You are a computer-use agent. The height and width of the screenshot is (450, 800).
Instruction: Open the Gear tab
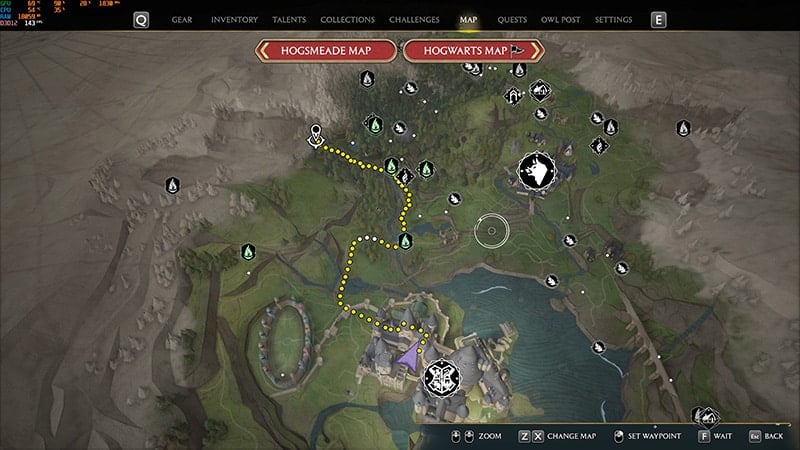pyautogui.click(x=182, y=19)
